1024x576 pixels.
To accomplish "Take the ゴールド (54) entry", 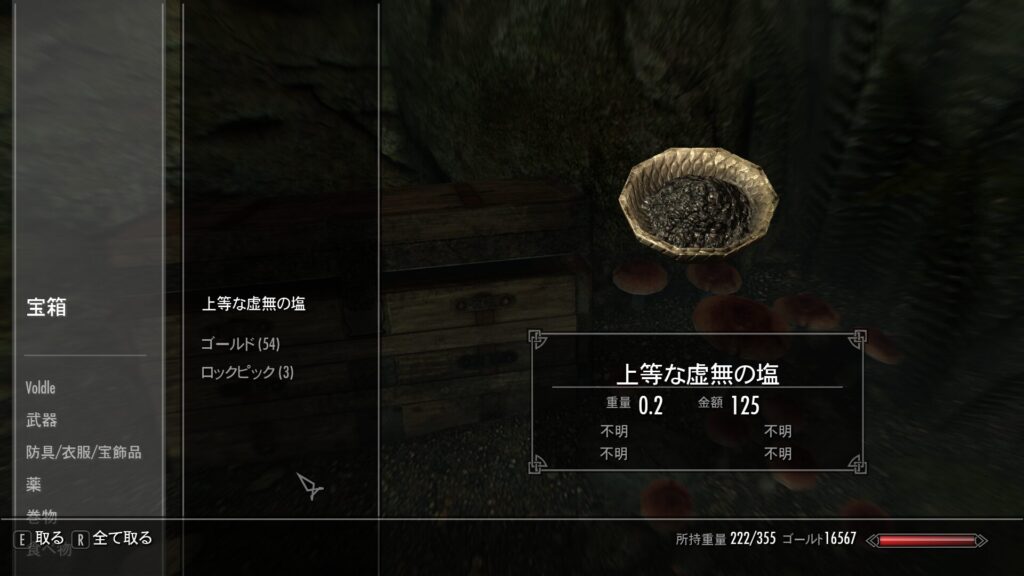I will (x=240, y=344).
